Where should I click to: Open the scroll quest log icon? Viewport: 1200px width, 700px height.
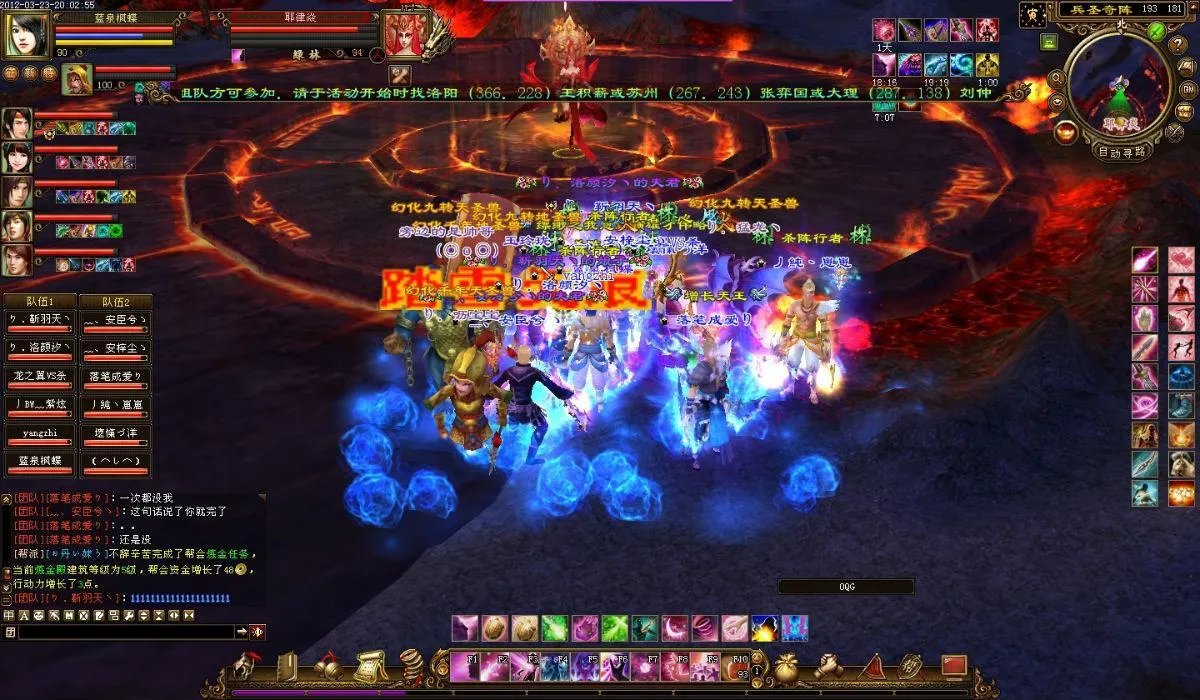tap(370, 666)
